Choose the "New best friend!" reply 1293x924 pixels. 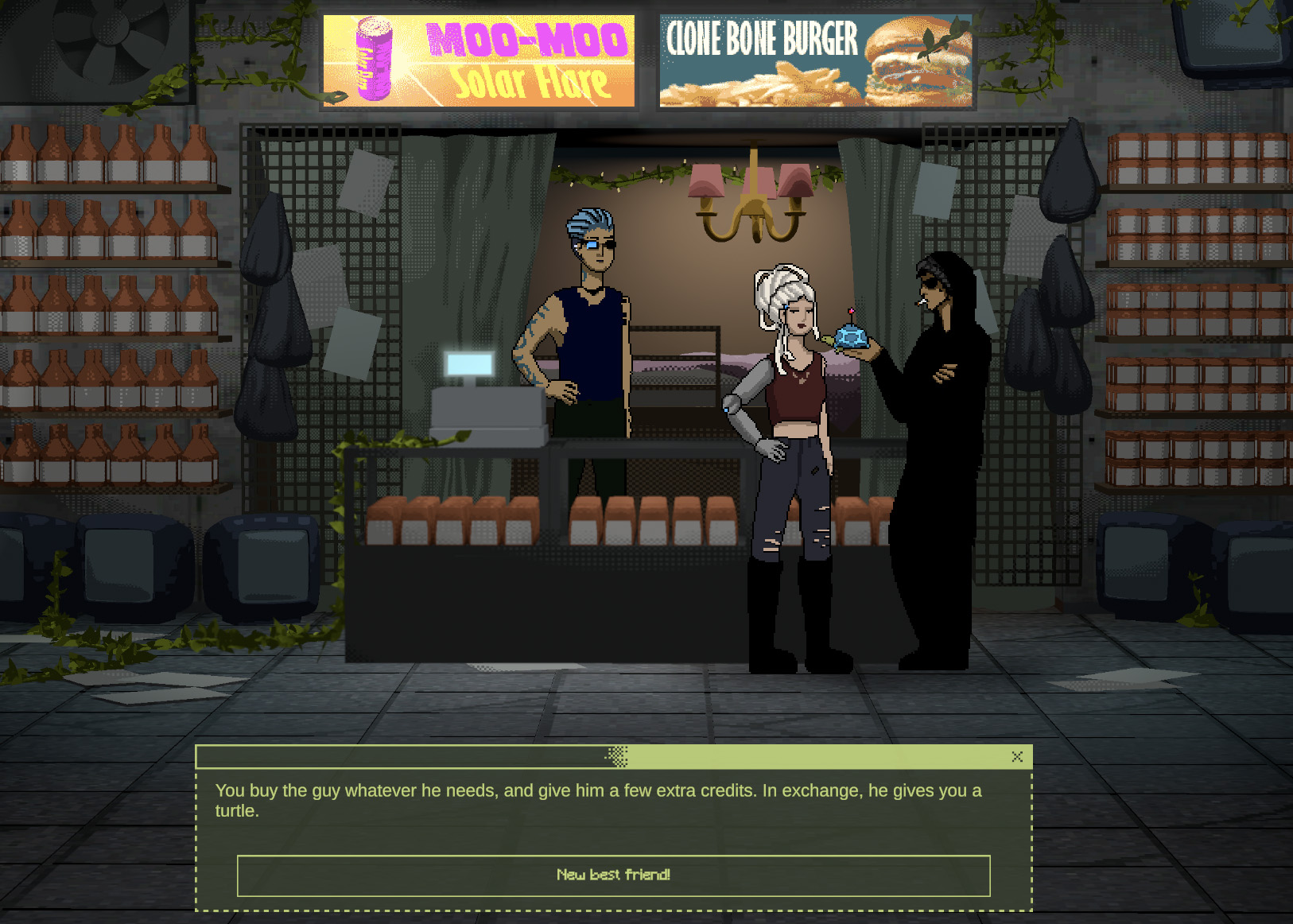[x=613, y=875]
